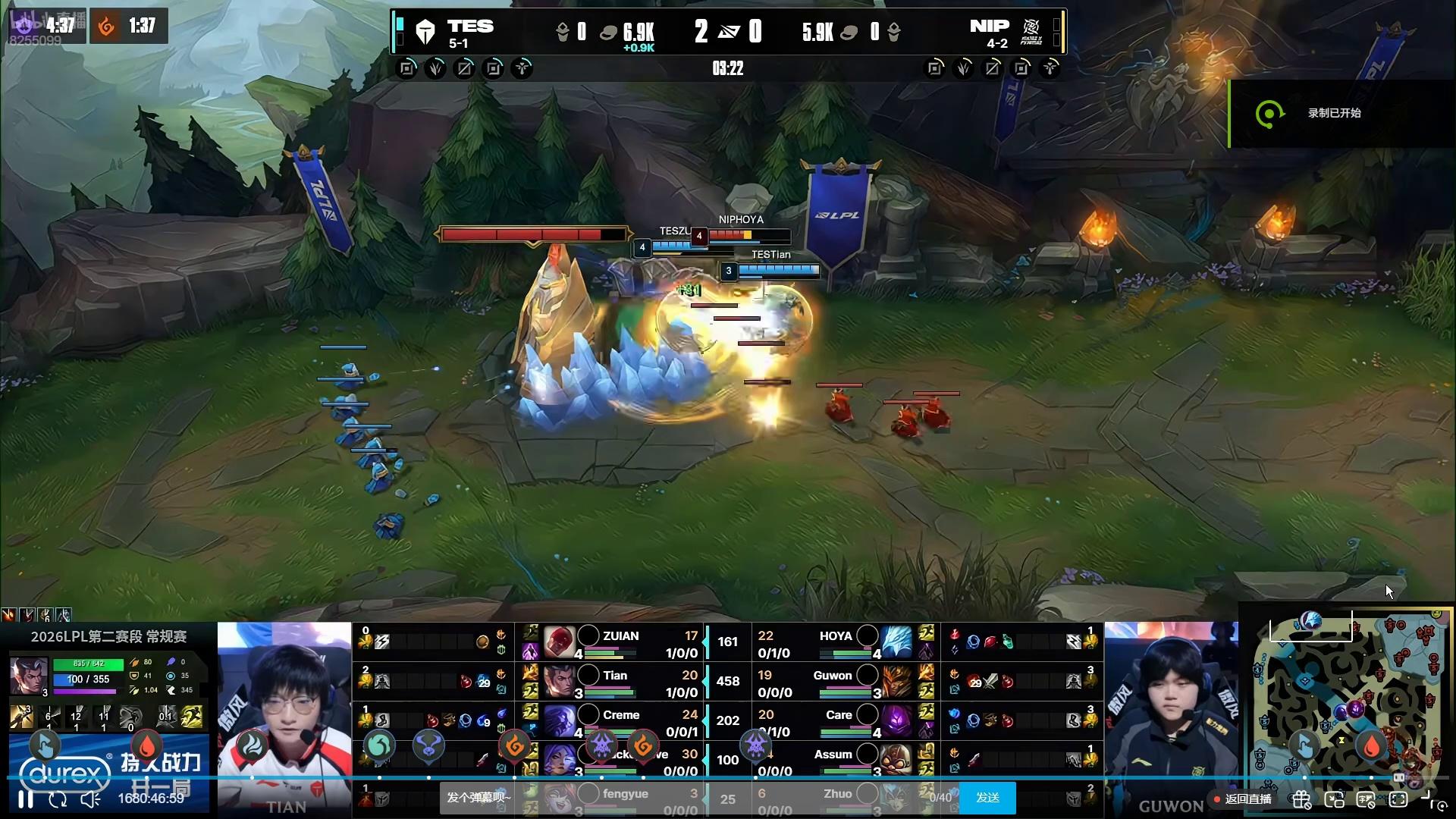Choose Creme's champion portrait on the scoreboard
Viewport: 1456px width, 819px height.
pos(560,720)
